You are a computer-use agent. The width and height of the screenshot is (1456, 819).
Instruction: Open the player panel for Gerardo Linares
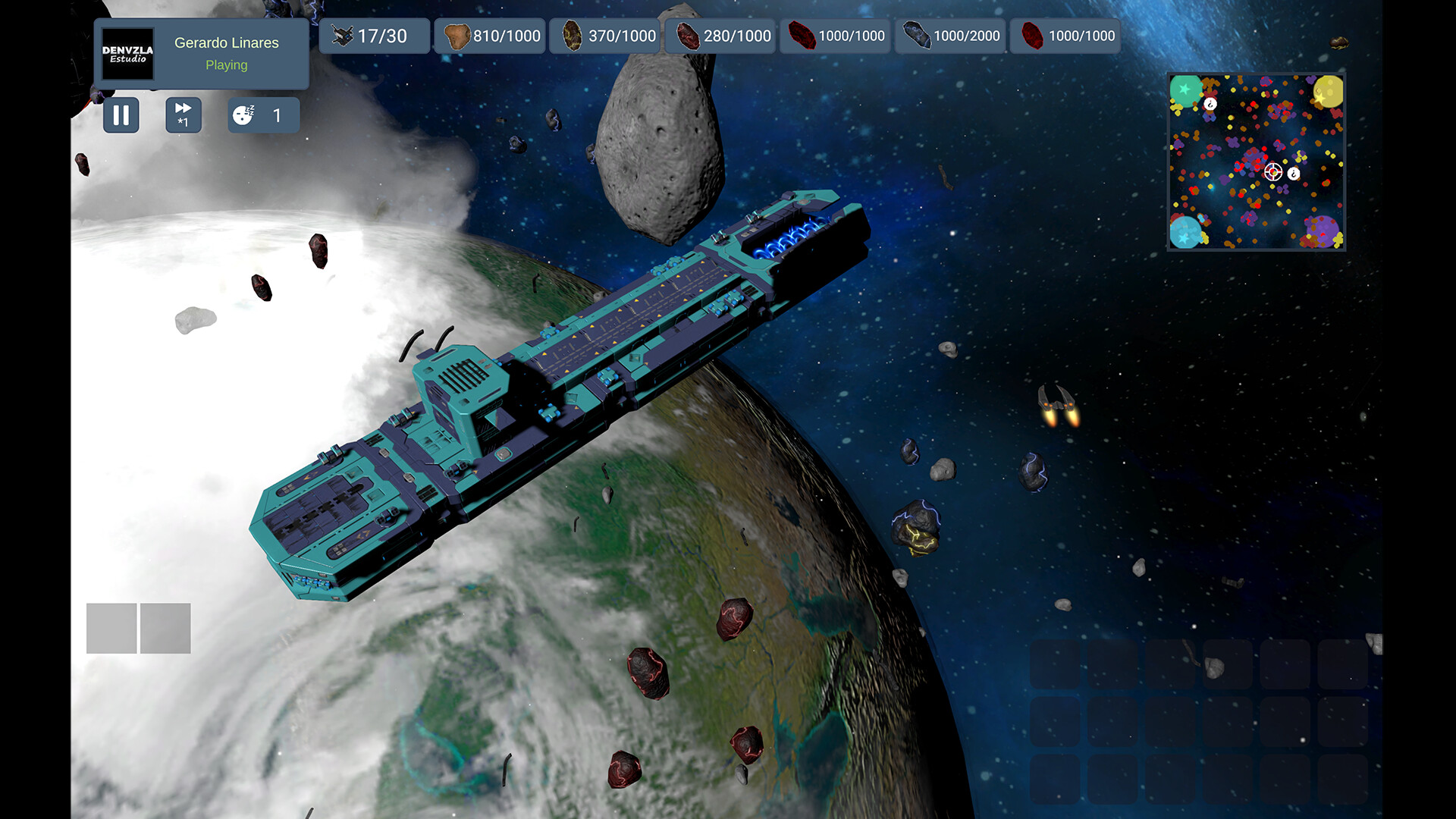(225, 42)
